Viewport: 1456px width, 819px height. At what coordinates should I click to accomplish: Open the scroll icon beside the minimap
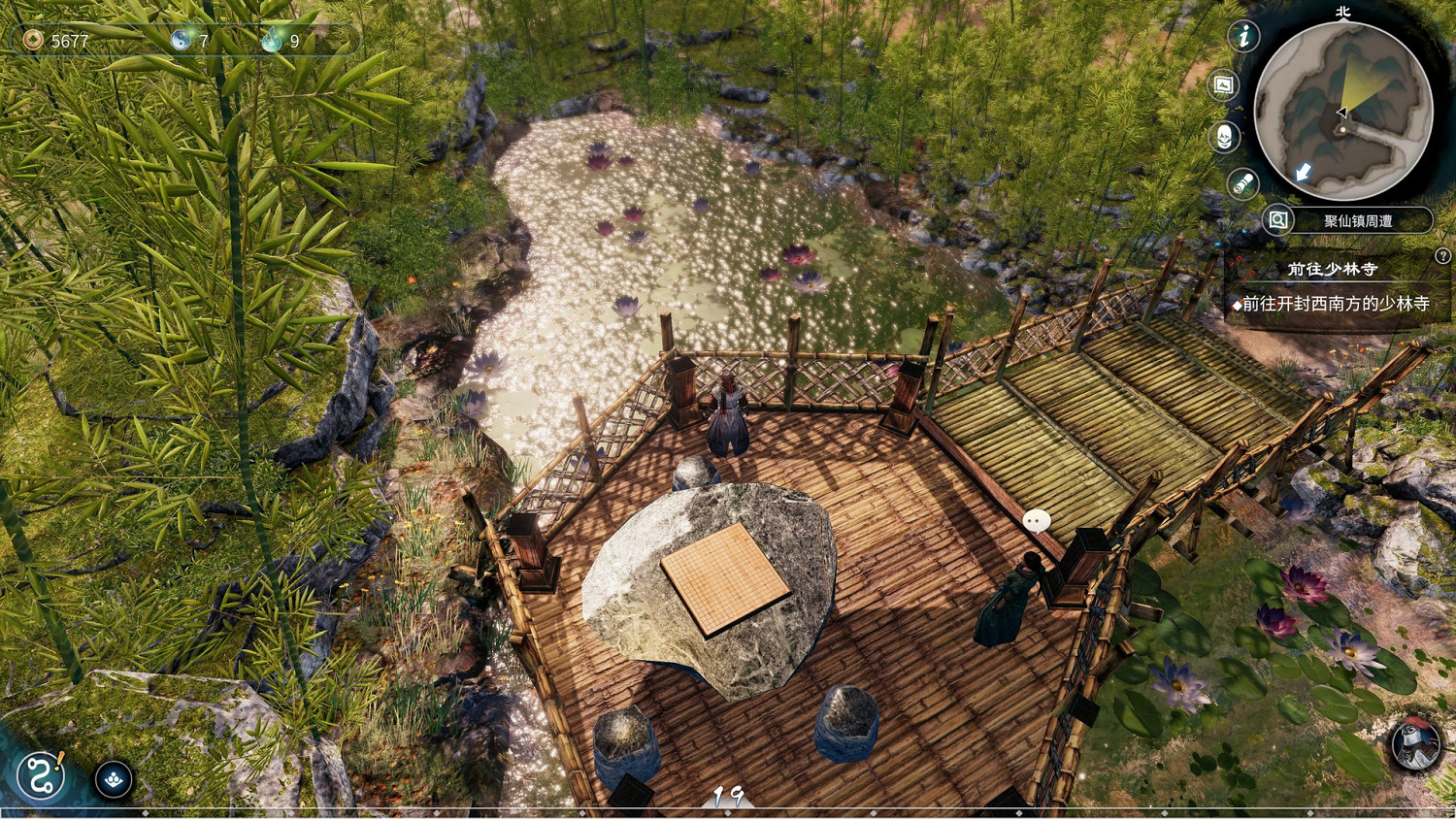point(1241,182)
